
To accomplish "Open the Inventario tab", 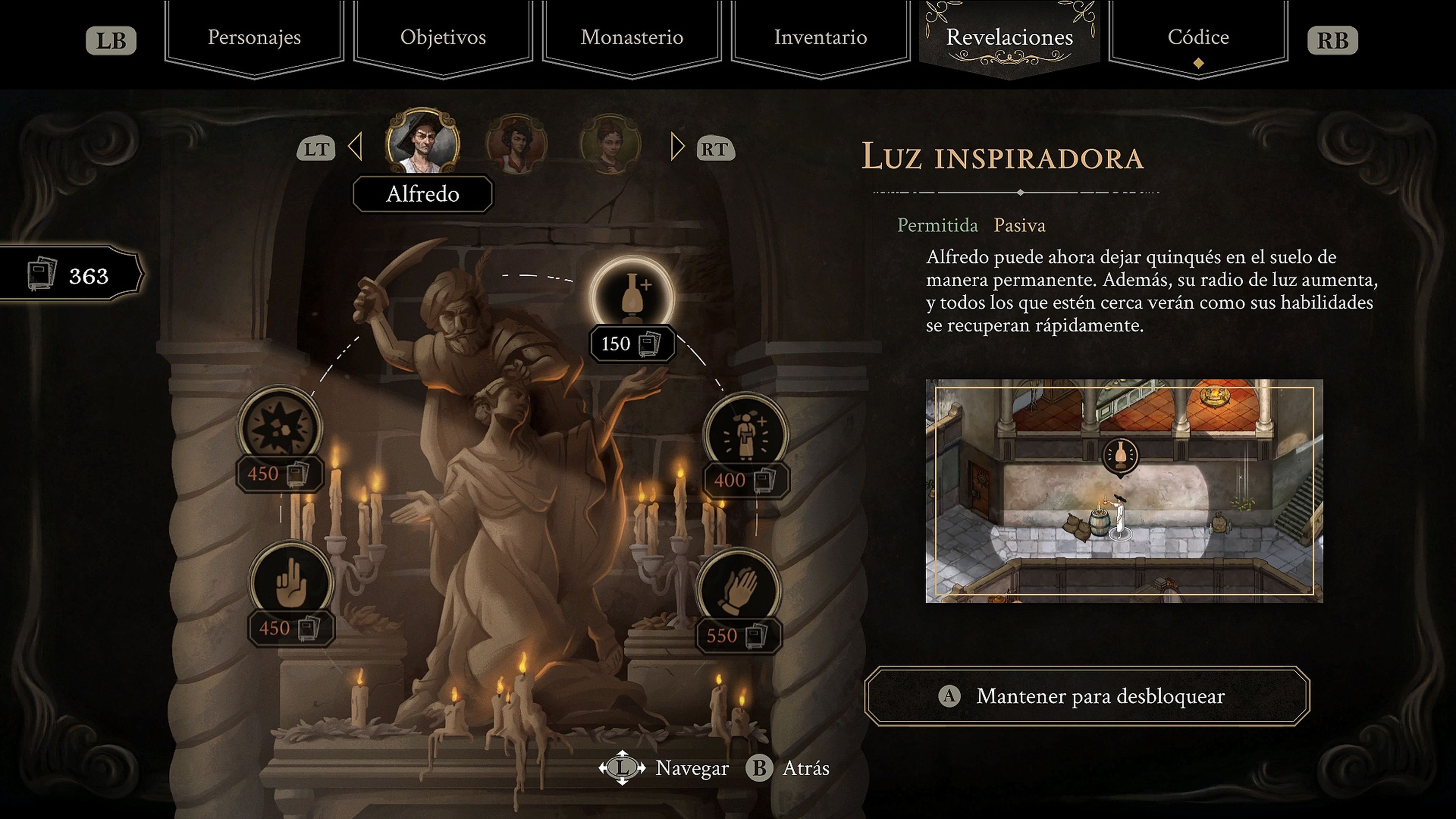I will [x=820, y=37].
